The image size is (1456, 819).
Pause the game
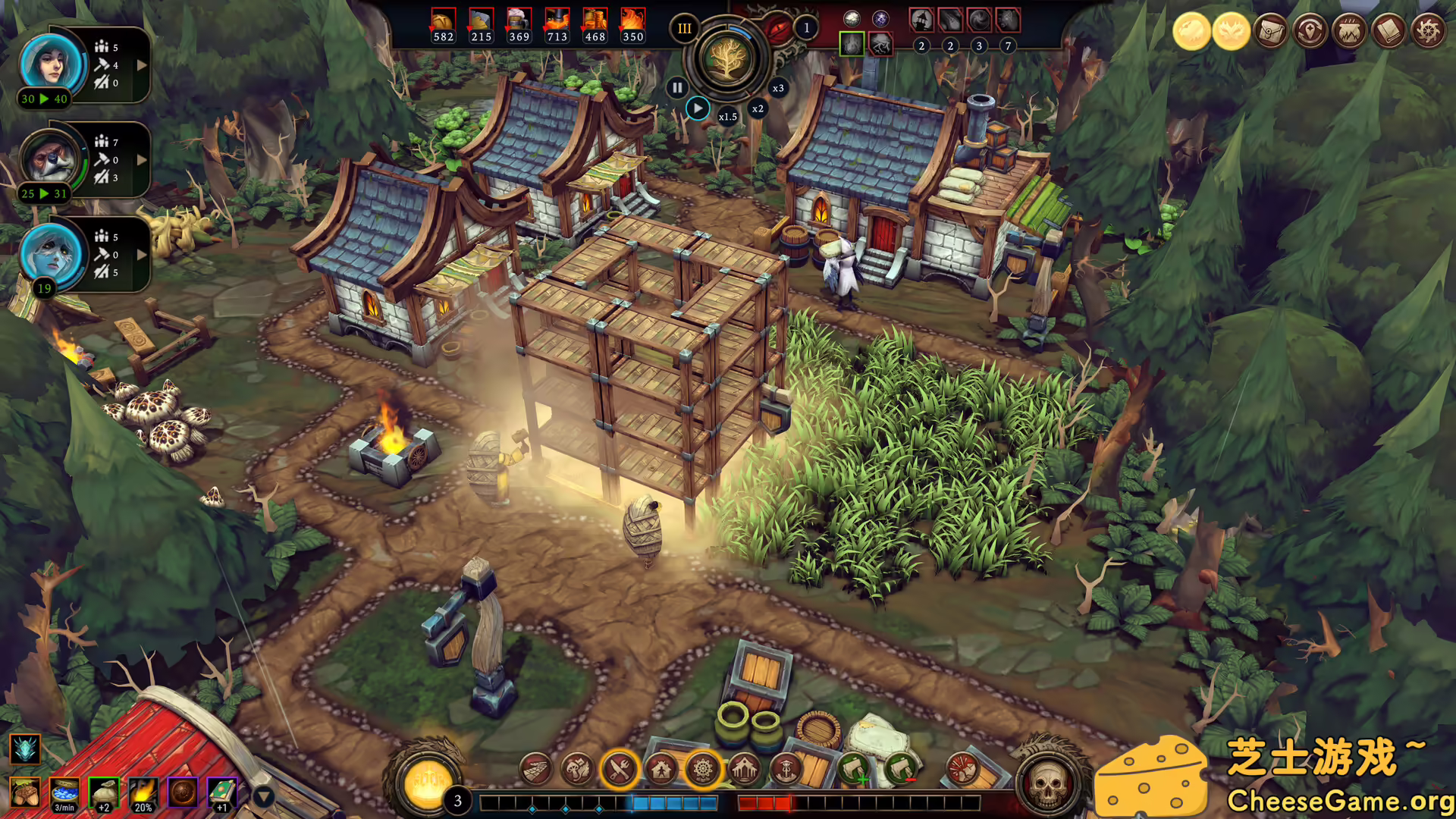tap(676, 88)
